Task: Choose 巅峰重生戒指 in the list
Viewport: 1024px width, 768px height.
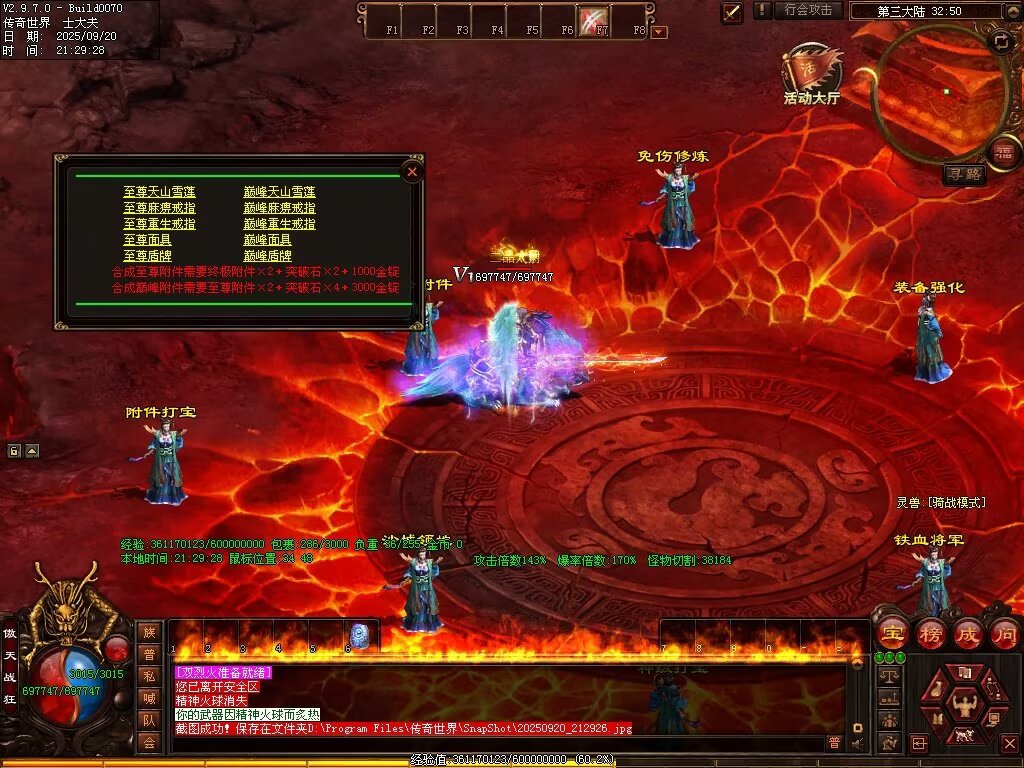Action: point(279,224)
